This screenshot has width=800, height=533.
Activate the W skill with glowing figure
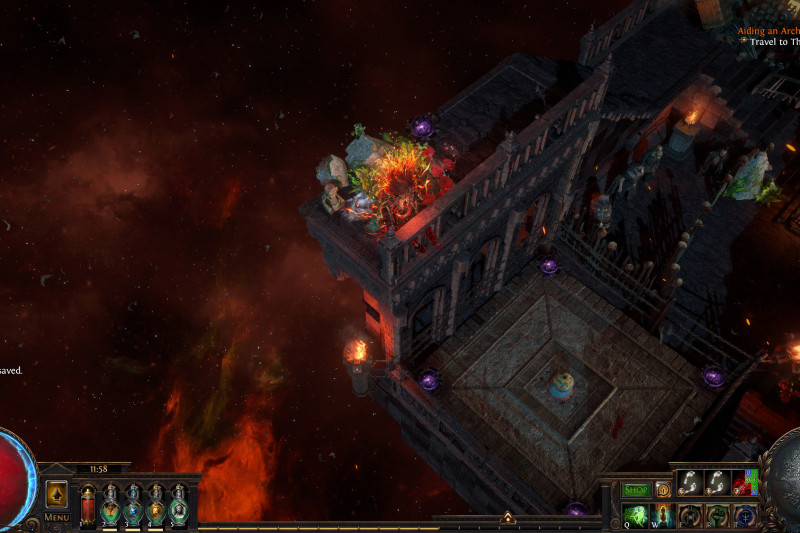pyautogui.click(x=662, y=516)
